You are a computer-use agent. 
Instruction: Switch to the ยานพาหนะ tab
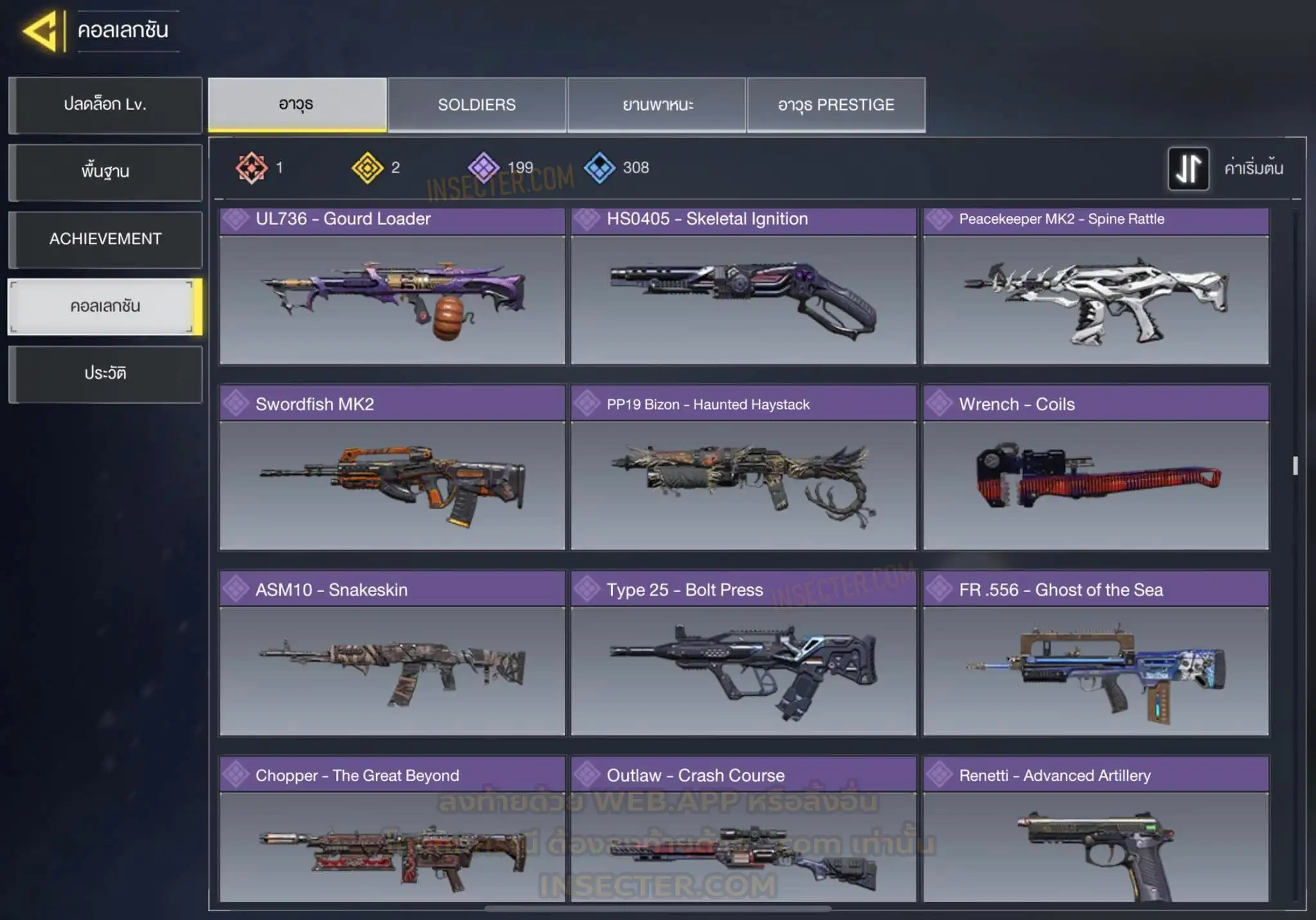coord(657,105)
